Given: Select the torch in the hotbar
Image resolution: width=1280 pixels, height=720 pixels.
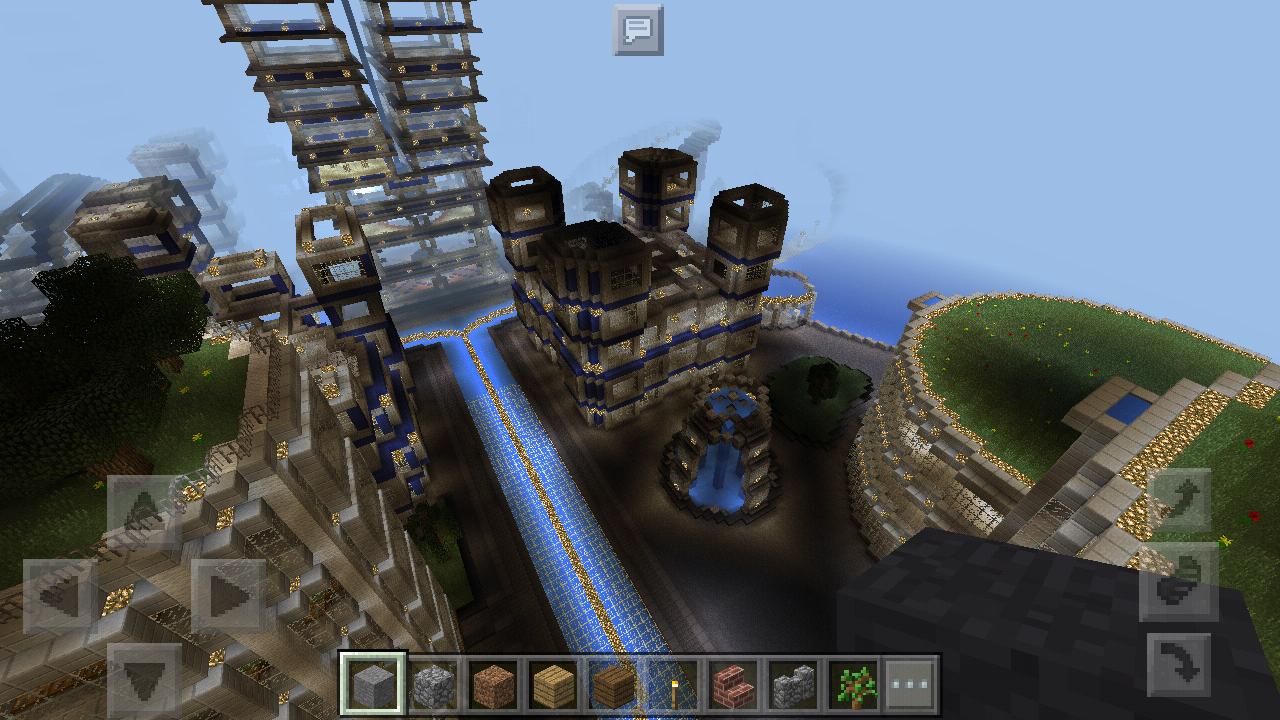Looking at the screenshot, I should coord(672,685).
